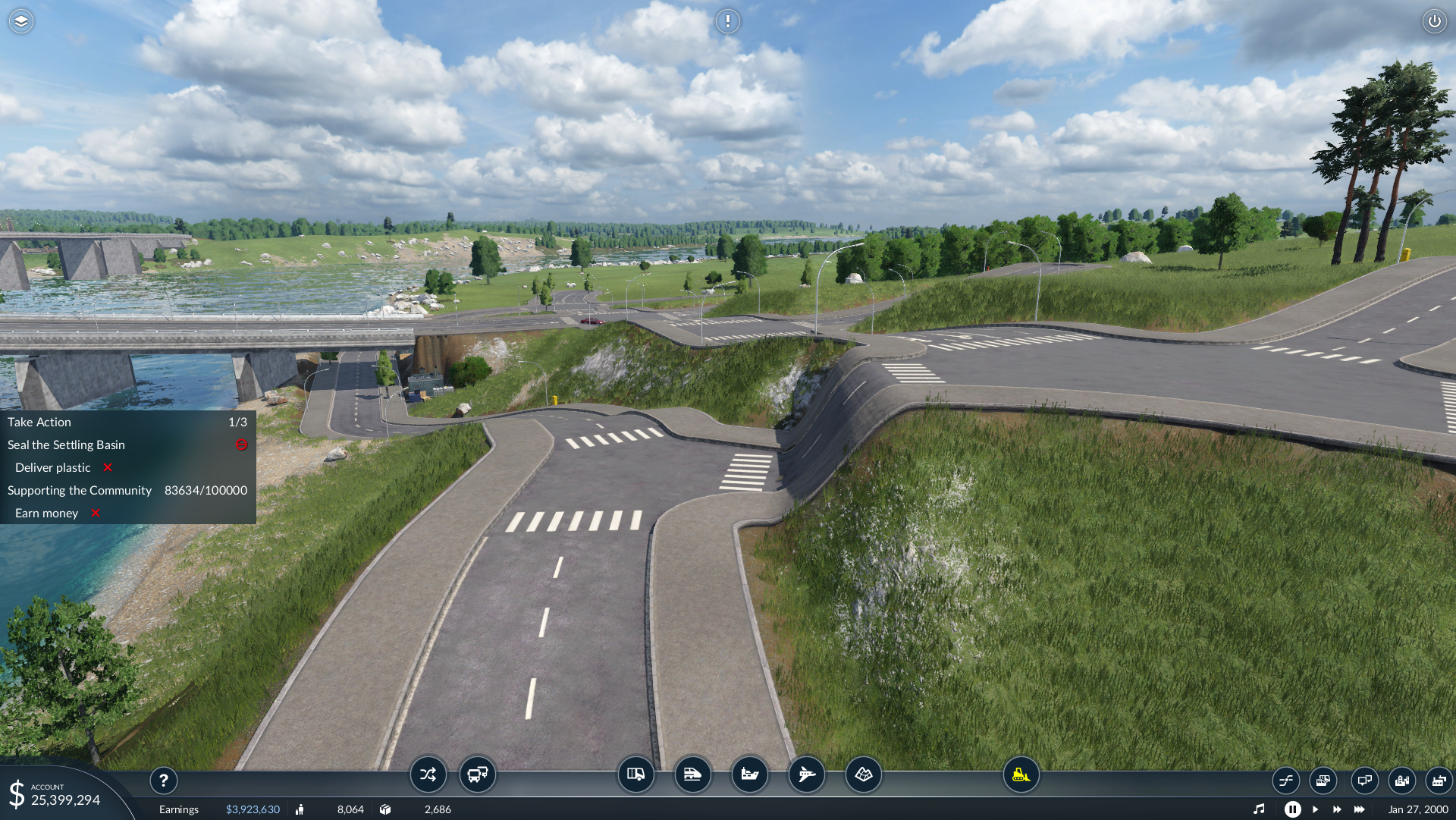Set game speed to normal play

(x=1315, y=809)
